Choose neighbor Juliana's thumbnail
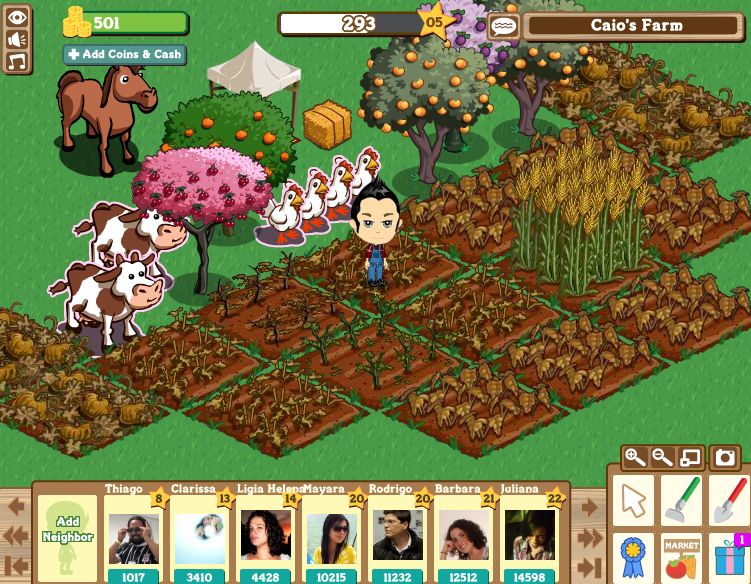The width and height of the screenshot is (751, 584). click(529, 537)
